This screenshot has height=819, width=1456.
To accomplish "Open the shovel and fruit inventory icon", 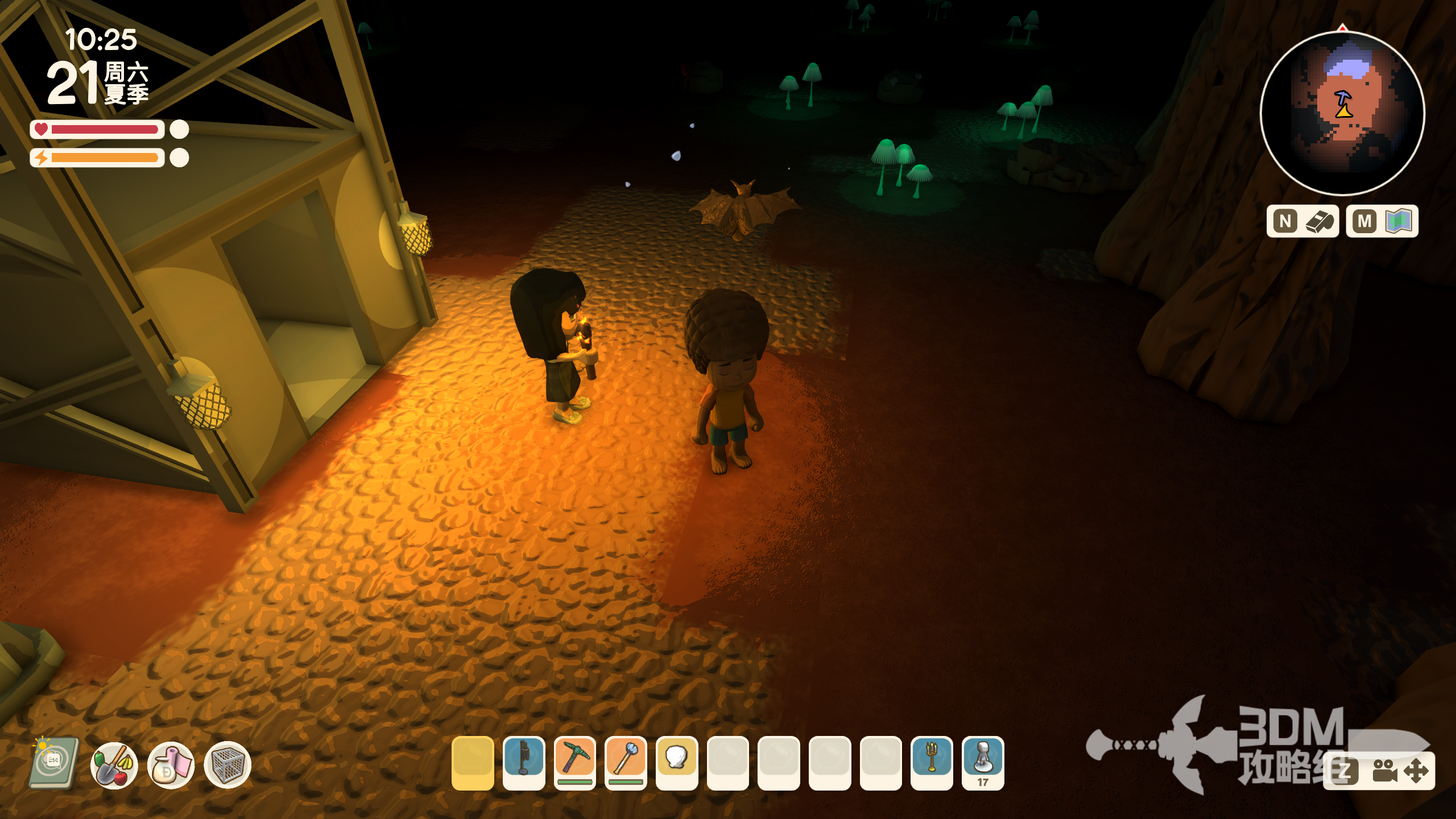I will pyautogui.click(x=114, y=765).
